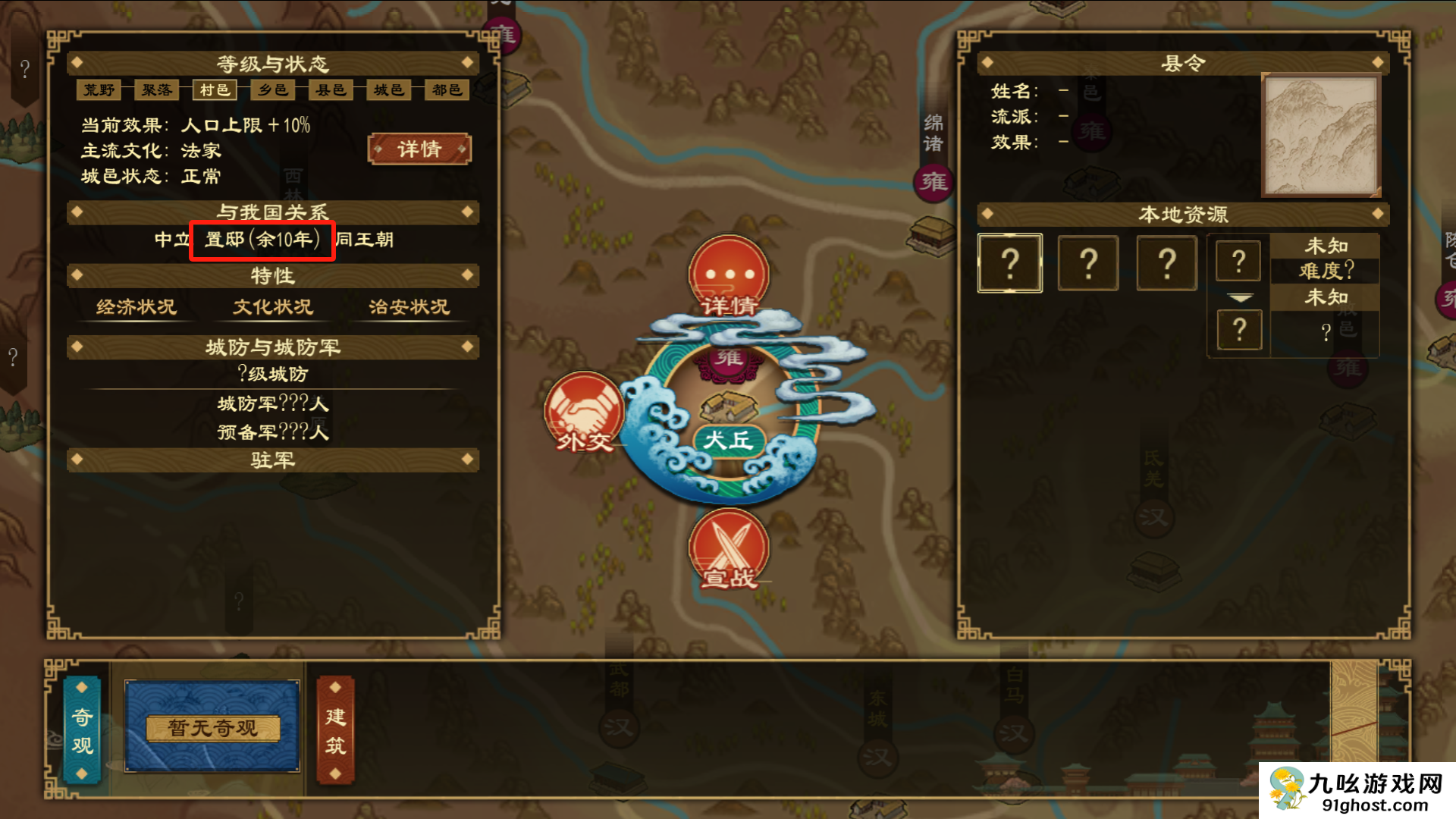Click the 九吆游戏网 watermark logo

1357,790
